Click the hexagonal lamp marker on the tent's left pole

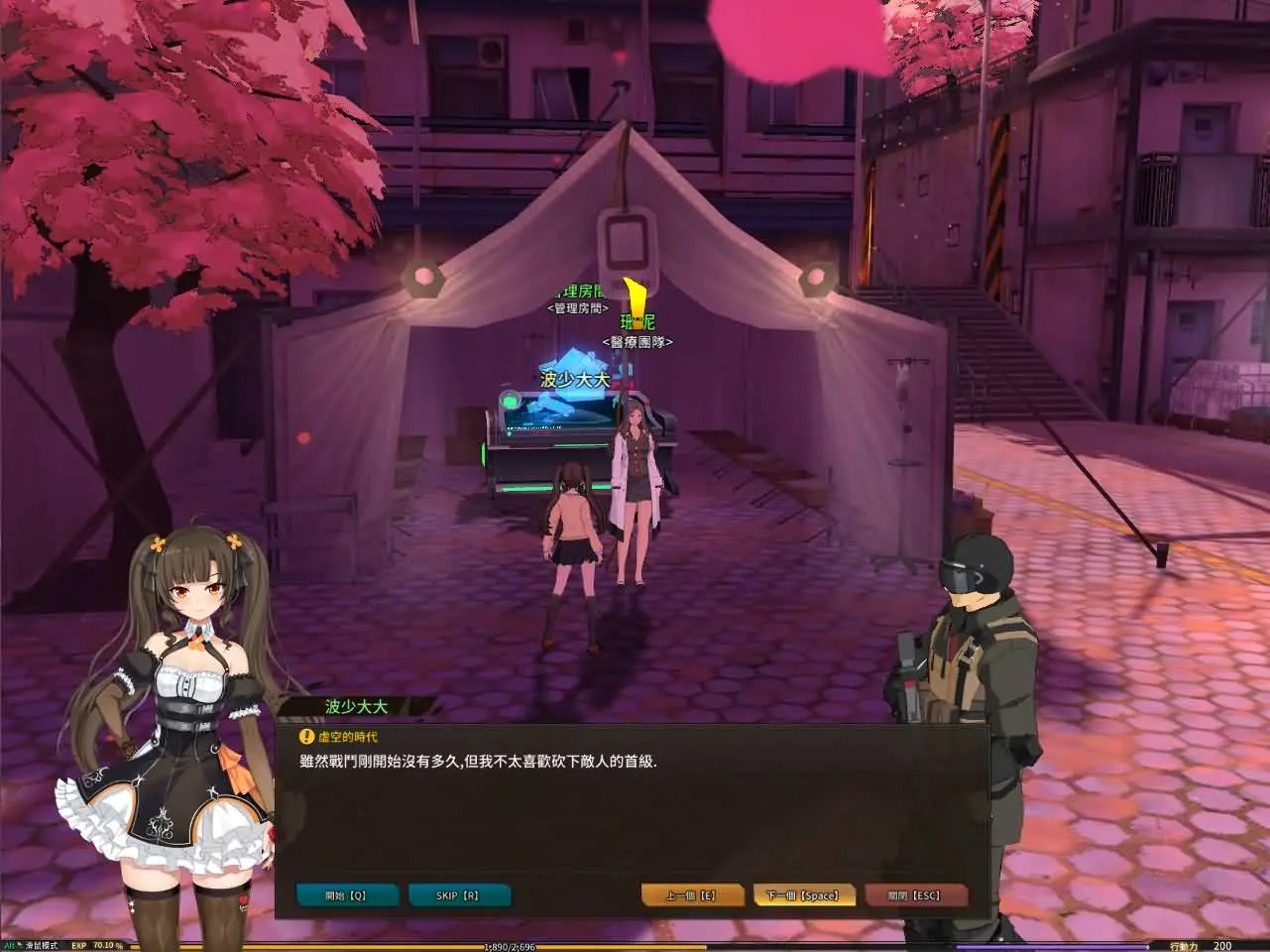(423, 275)
